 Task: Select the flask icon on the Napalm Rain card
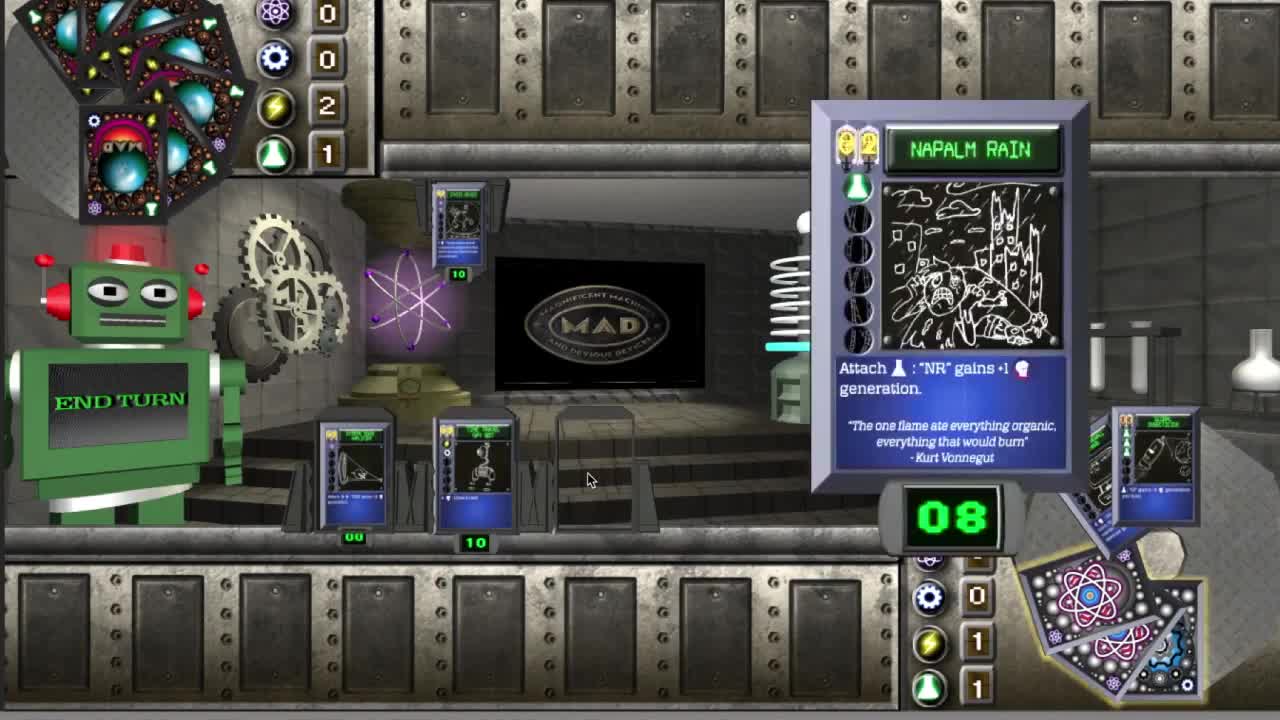click(855, 186)
